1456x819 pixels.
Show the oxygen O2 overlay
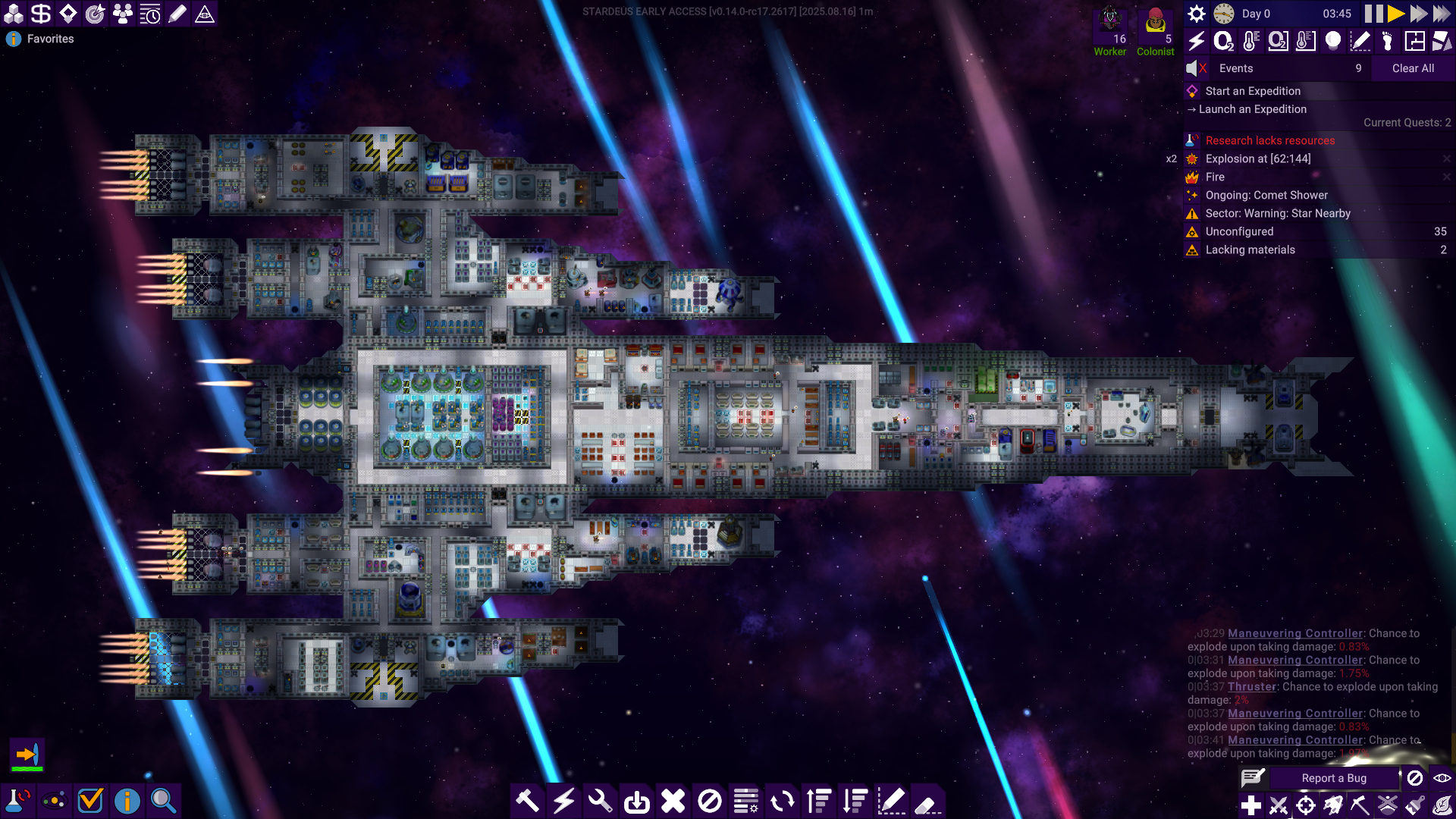[x=1223, y=41]
